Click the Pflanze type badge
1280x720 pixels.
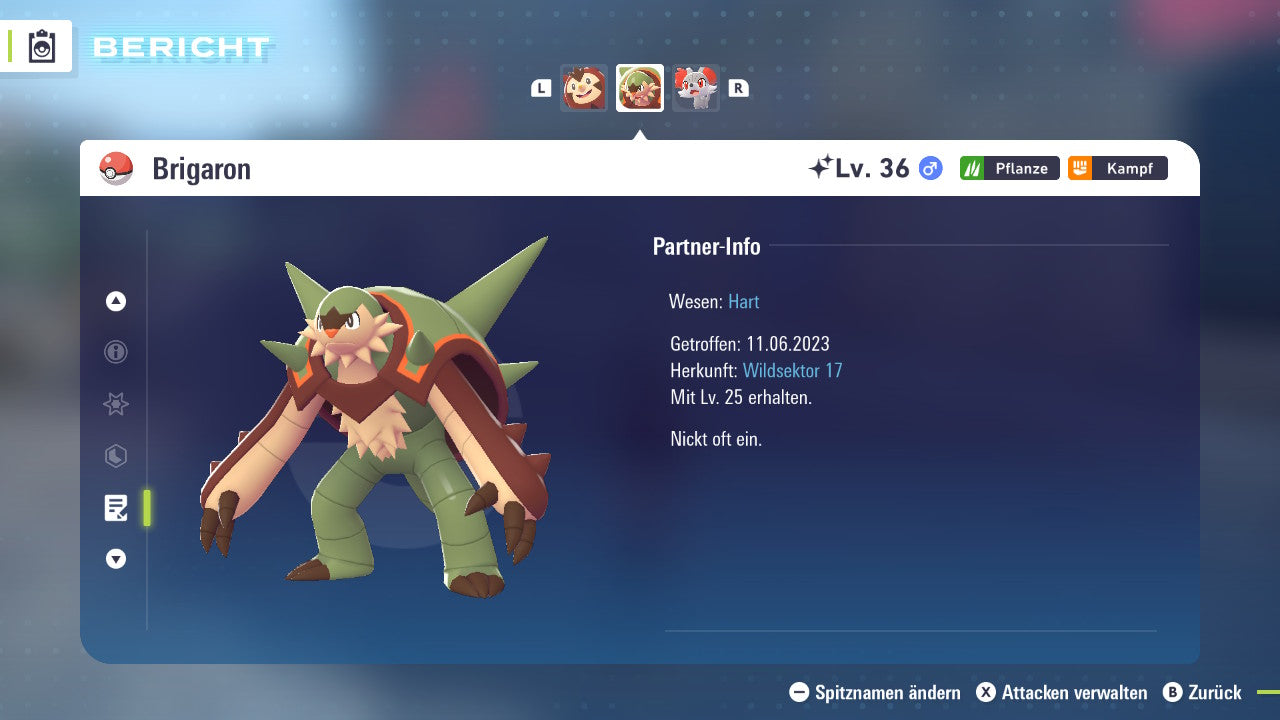click(1009, 168)
